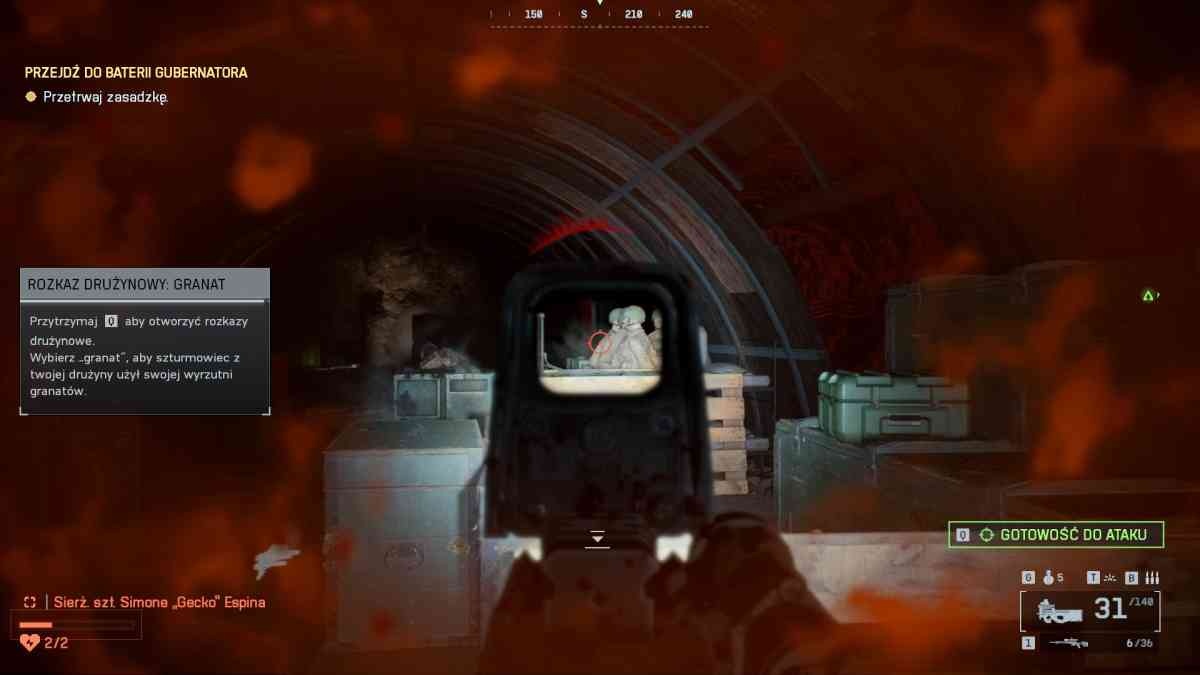Click the compass strip heading bar
Screen dimensions: 1200x675
tap(599, 15)
